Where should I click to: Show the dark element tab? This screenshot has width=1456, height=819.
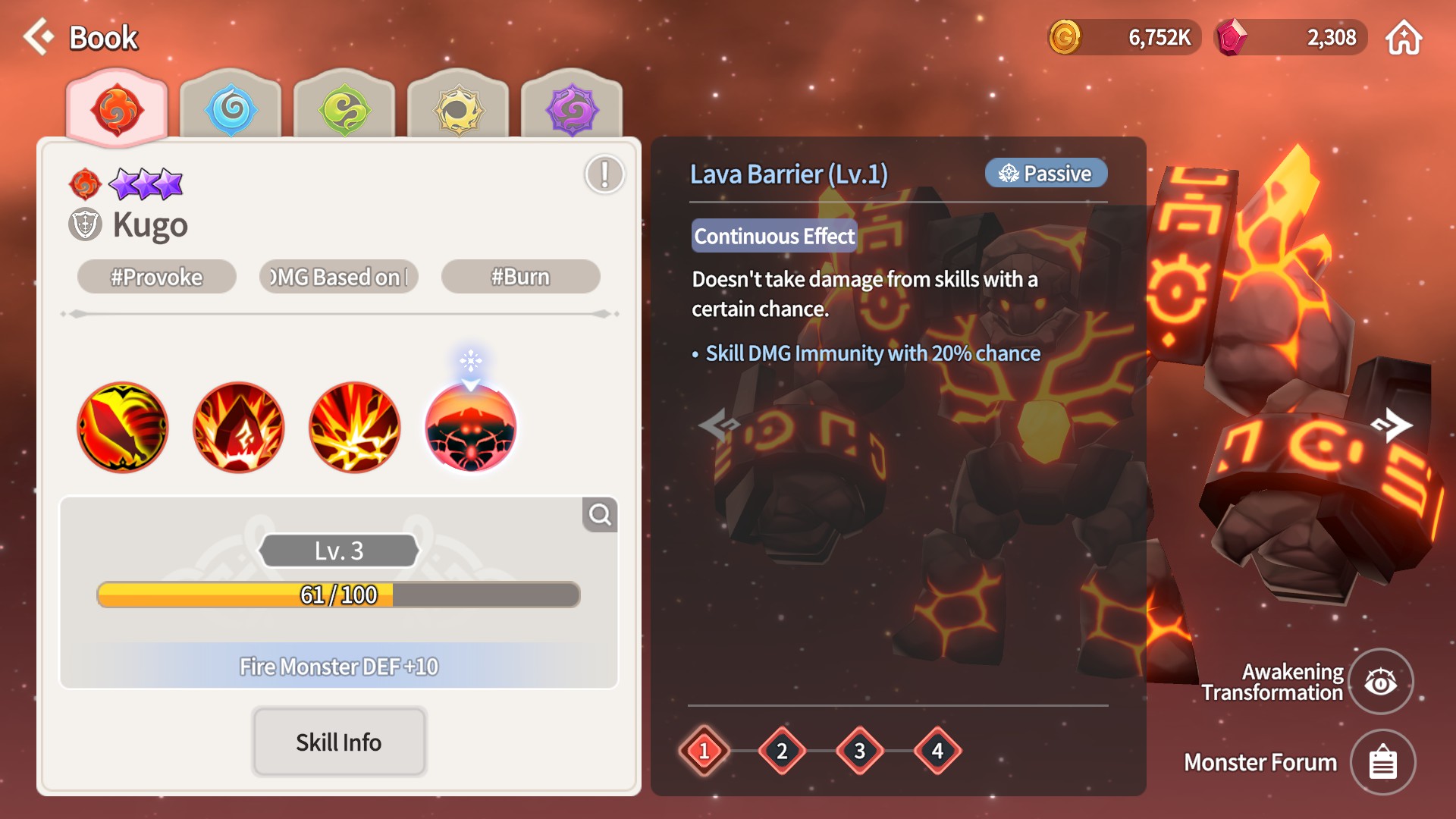(572, 110)
